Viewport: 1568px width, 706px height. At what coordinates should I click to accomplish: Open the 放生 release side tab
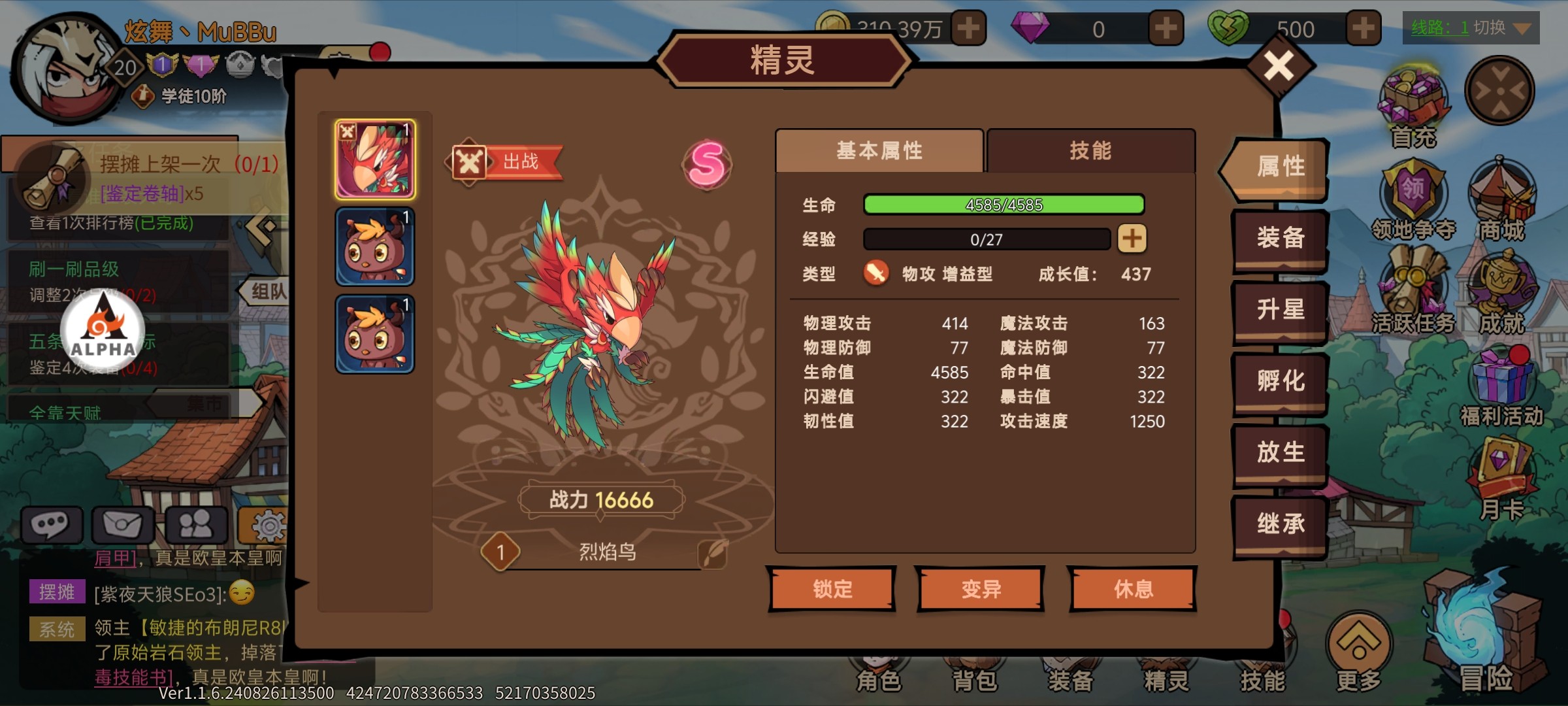click(1280, 452)
